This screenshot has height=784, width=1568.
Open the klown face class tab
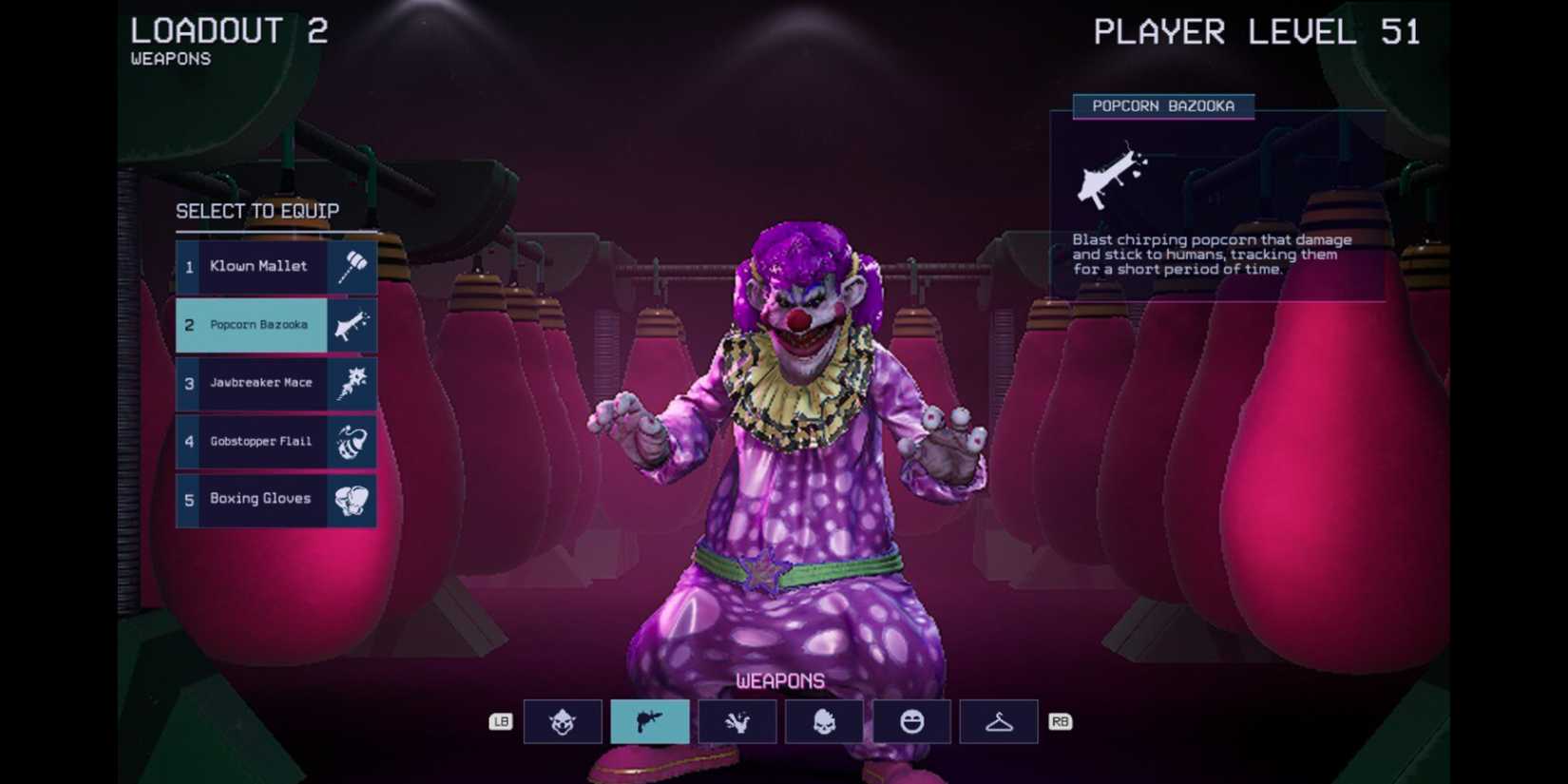561,721
